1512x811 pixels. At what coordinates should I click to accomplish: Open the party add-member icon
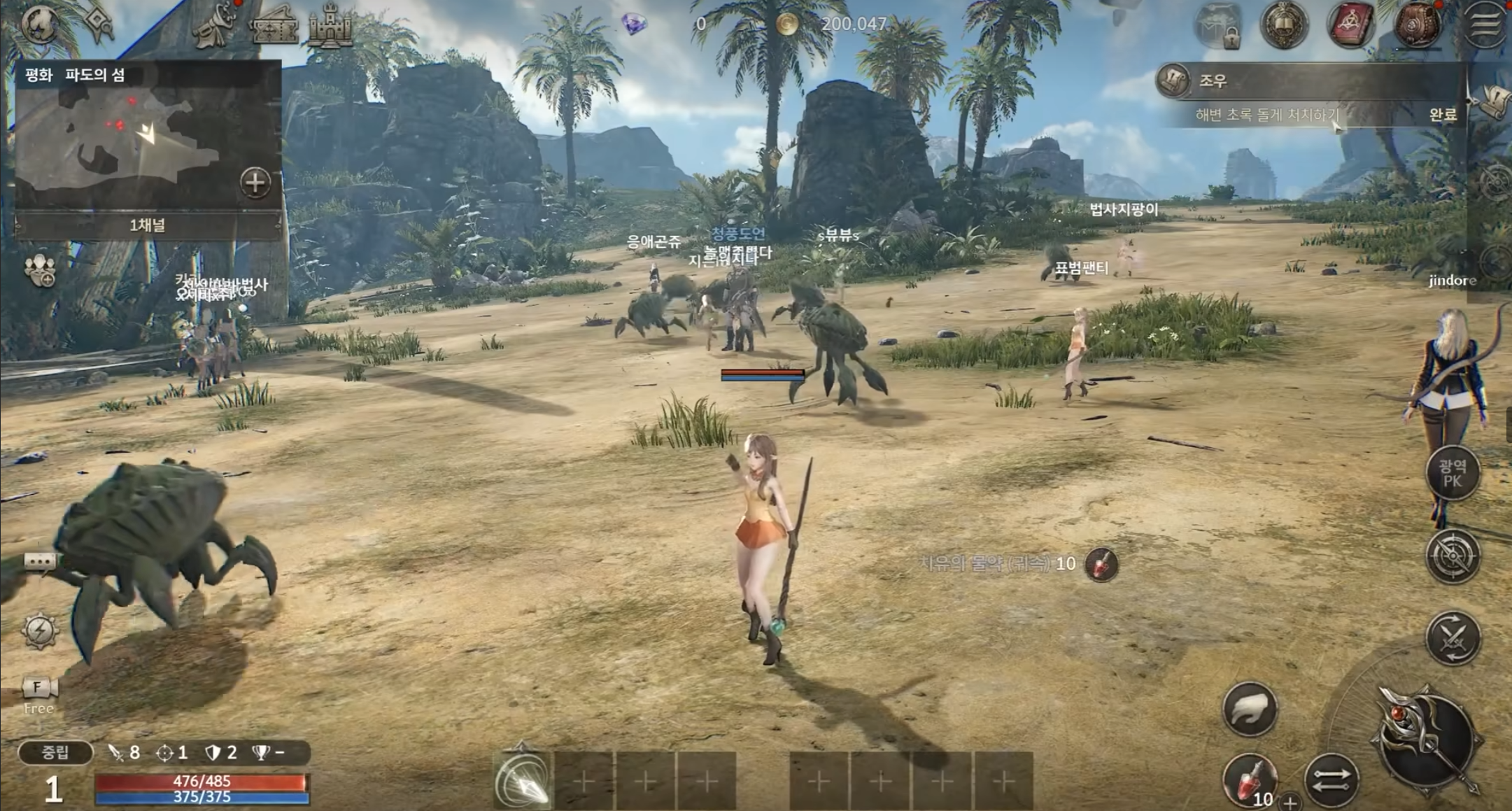pos(39,269)
